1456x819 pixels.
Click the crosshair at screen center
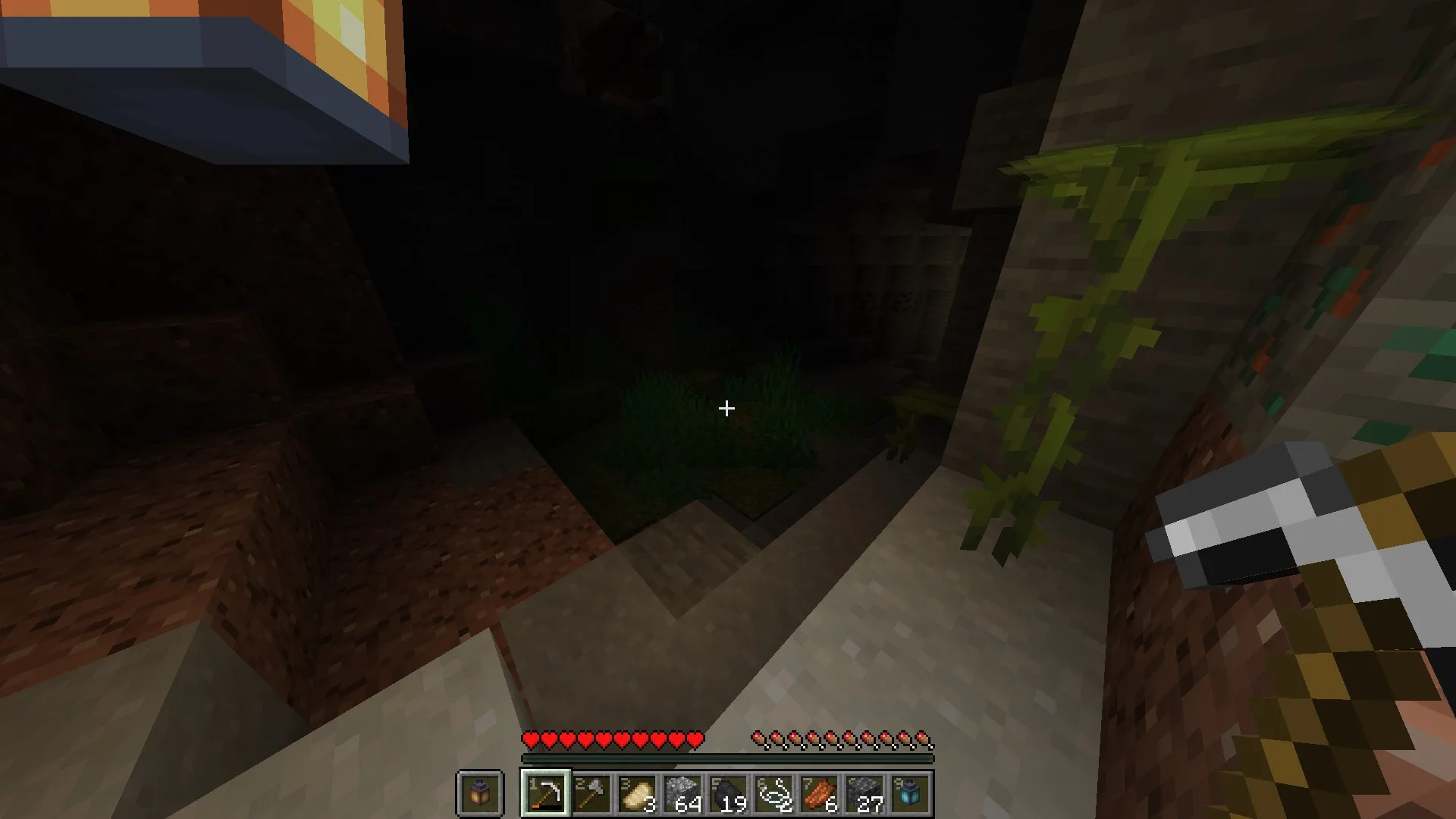tap(726, 409)
